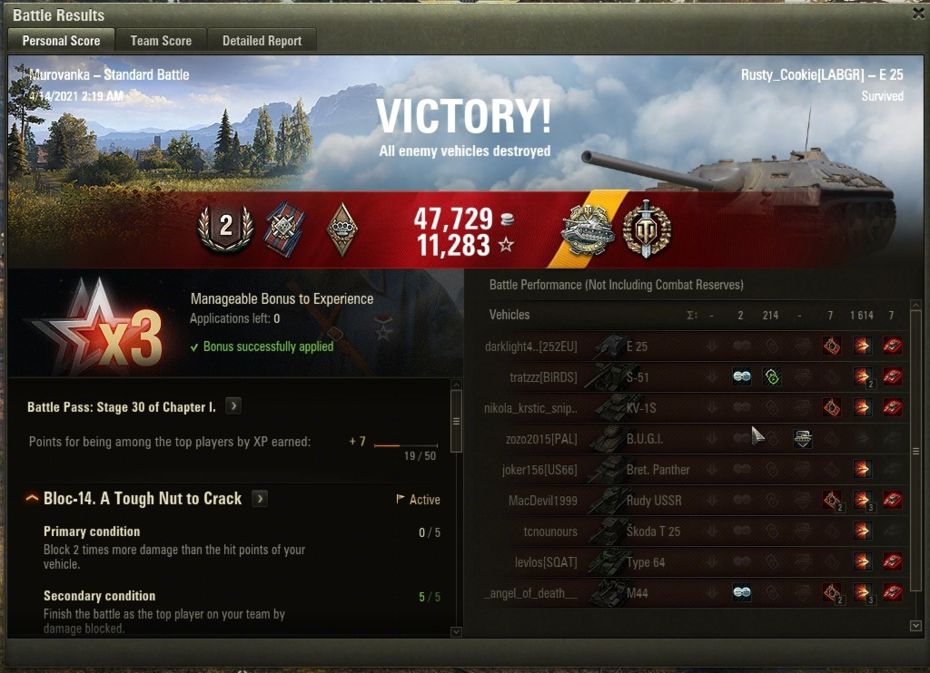Click the medal with number 2
Image resolution: width=930 pixels, height=673 pixels.
coord(226,228)
